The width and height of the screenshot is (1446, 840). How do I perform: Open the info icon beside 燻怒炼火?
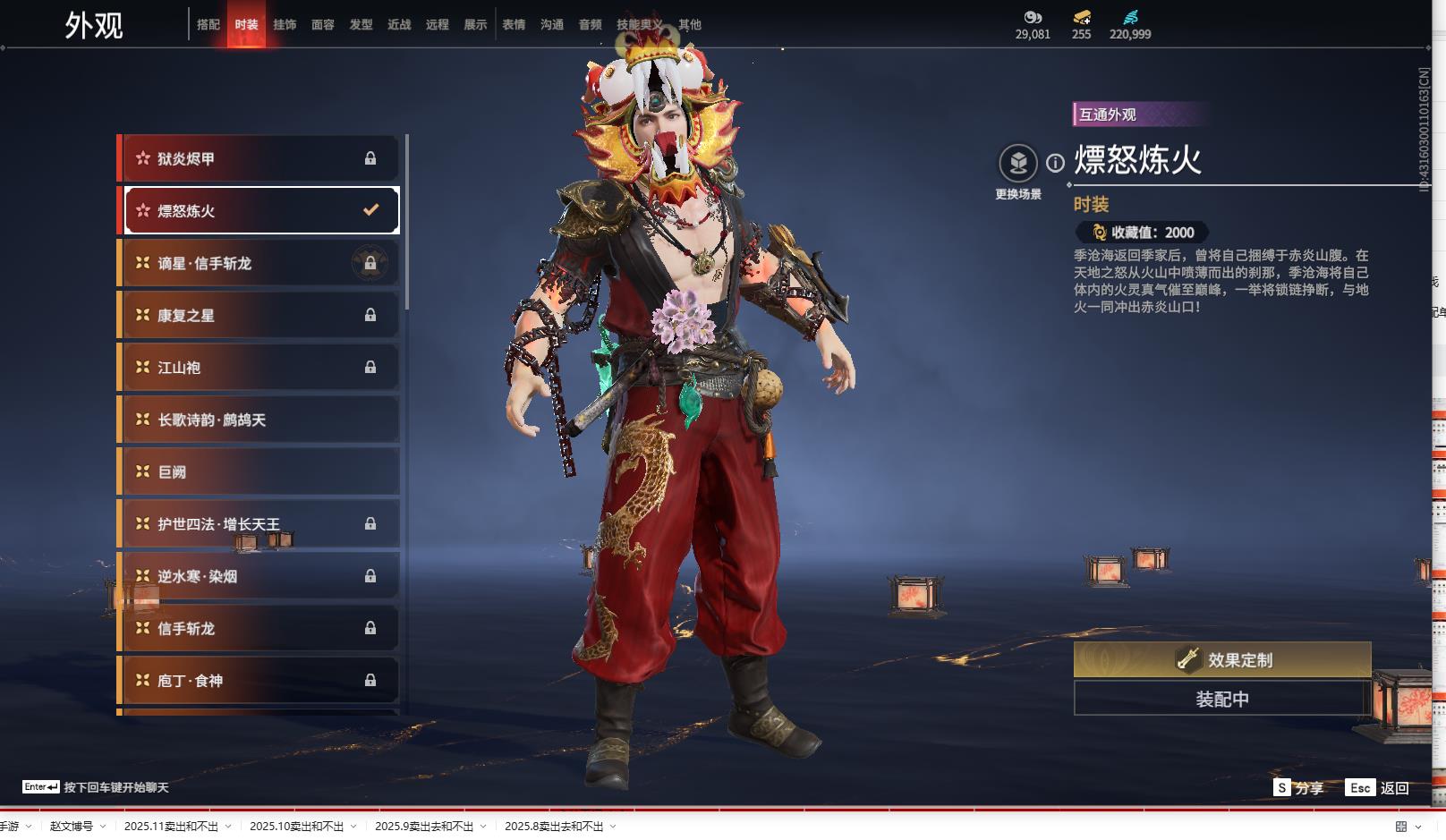(x=1056, y=163)
